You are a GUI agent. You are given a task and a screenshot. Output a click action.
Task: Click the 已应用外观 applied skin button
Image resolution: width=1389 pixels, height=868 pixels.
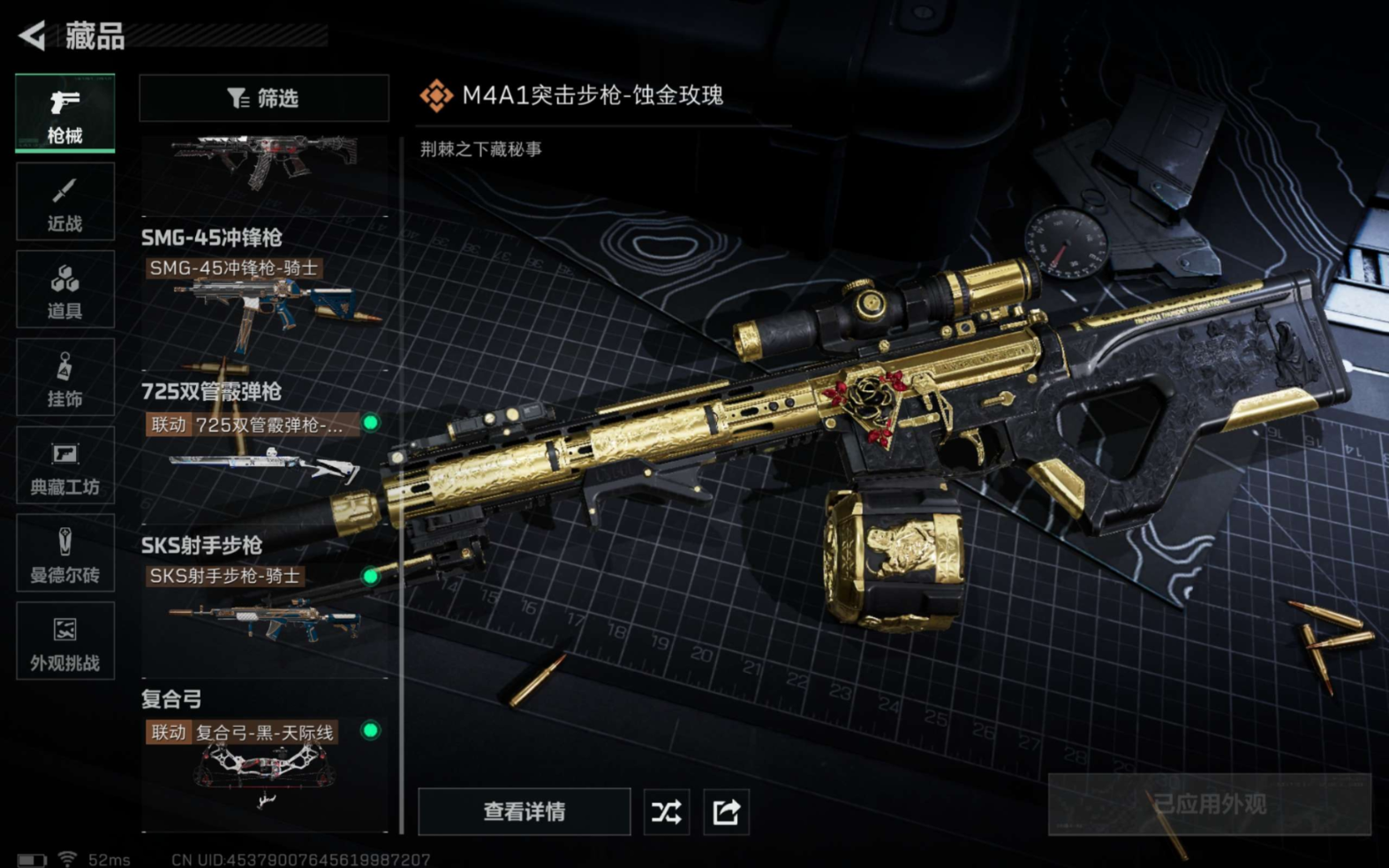tap(1209, 804)
